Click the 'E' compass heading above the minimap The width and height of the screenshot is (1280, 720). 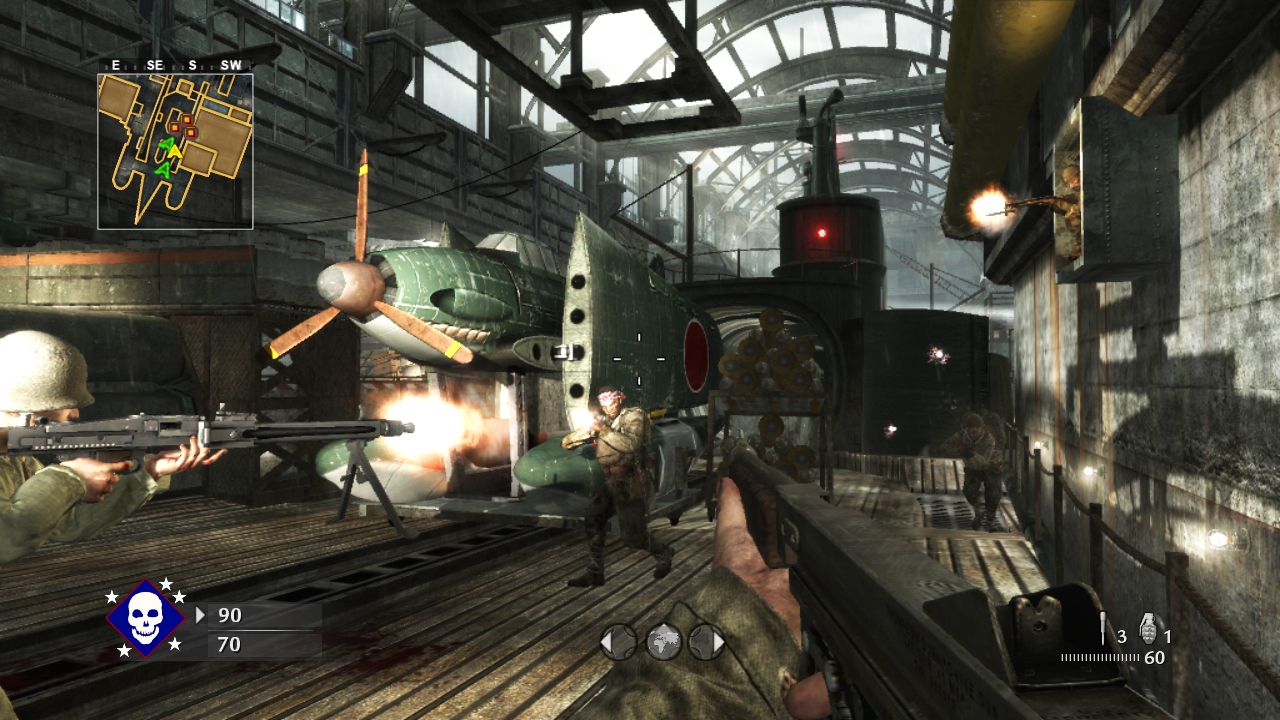pyautogui.click(x=115, y=64)
